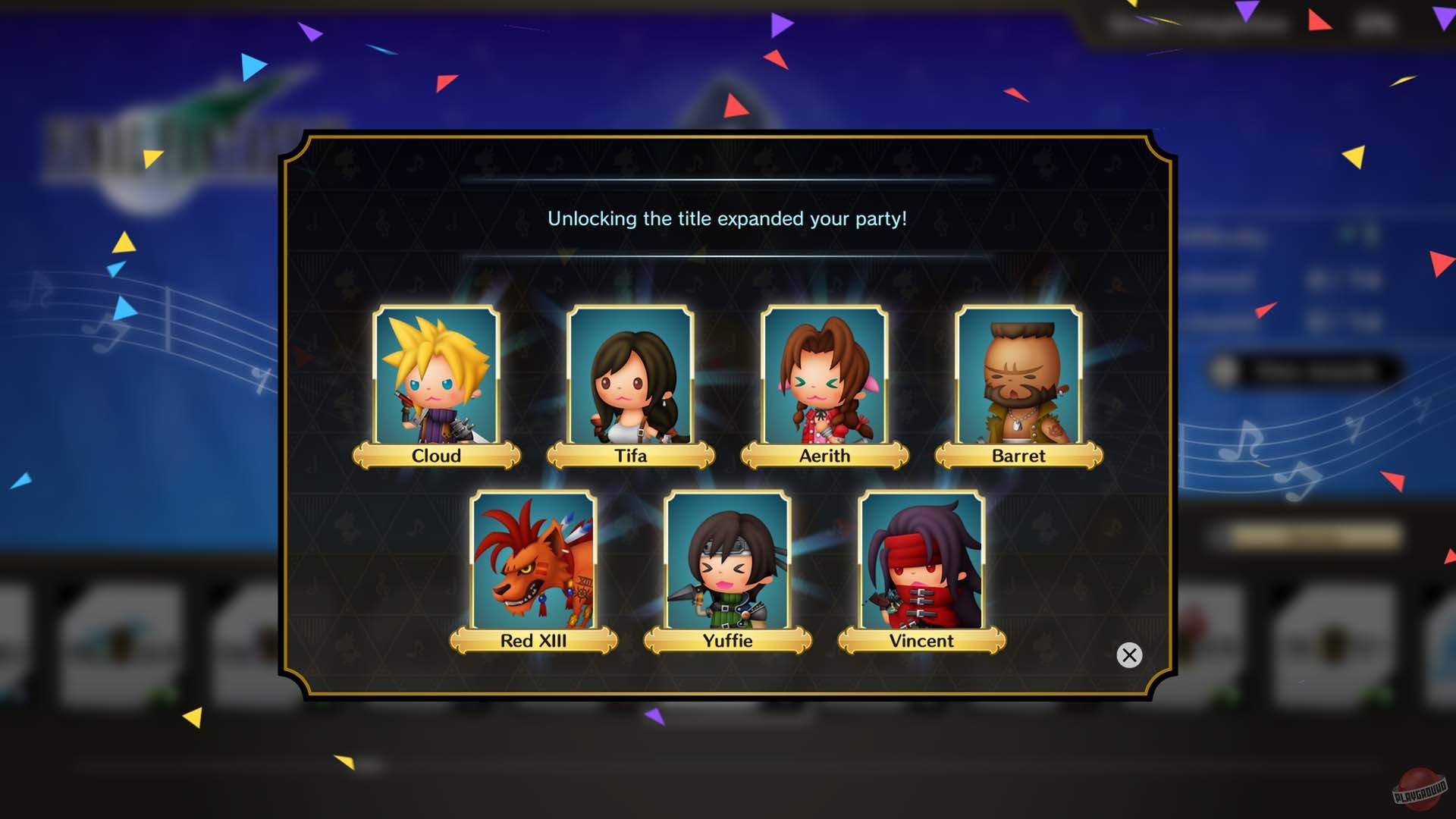Click the Yuffie nameplate banner
Viewport: 1456px width, 819px height.
(727, 641)
